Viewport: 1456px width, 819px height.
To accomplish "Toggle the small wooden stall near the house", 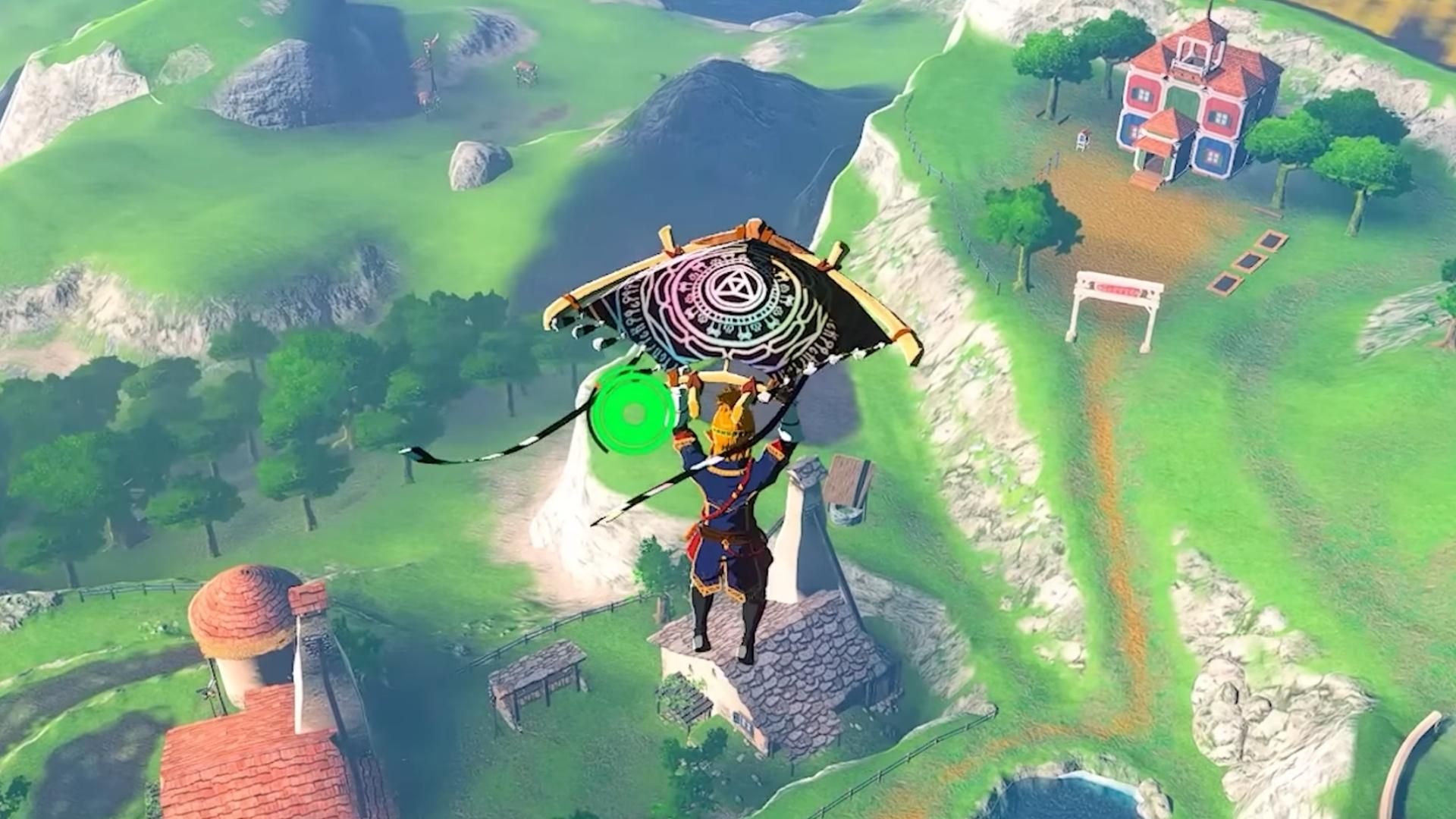I will click(1083, 140).
